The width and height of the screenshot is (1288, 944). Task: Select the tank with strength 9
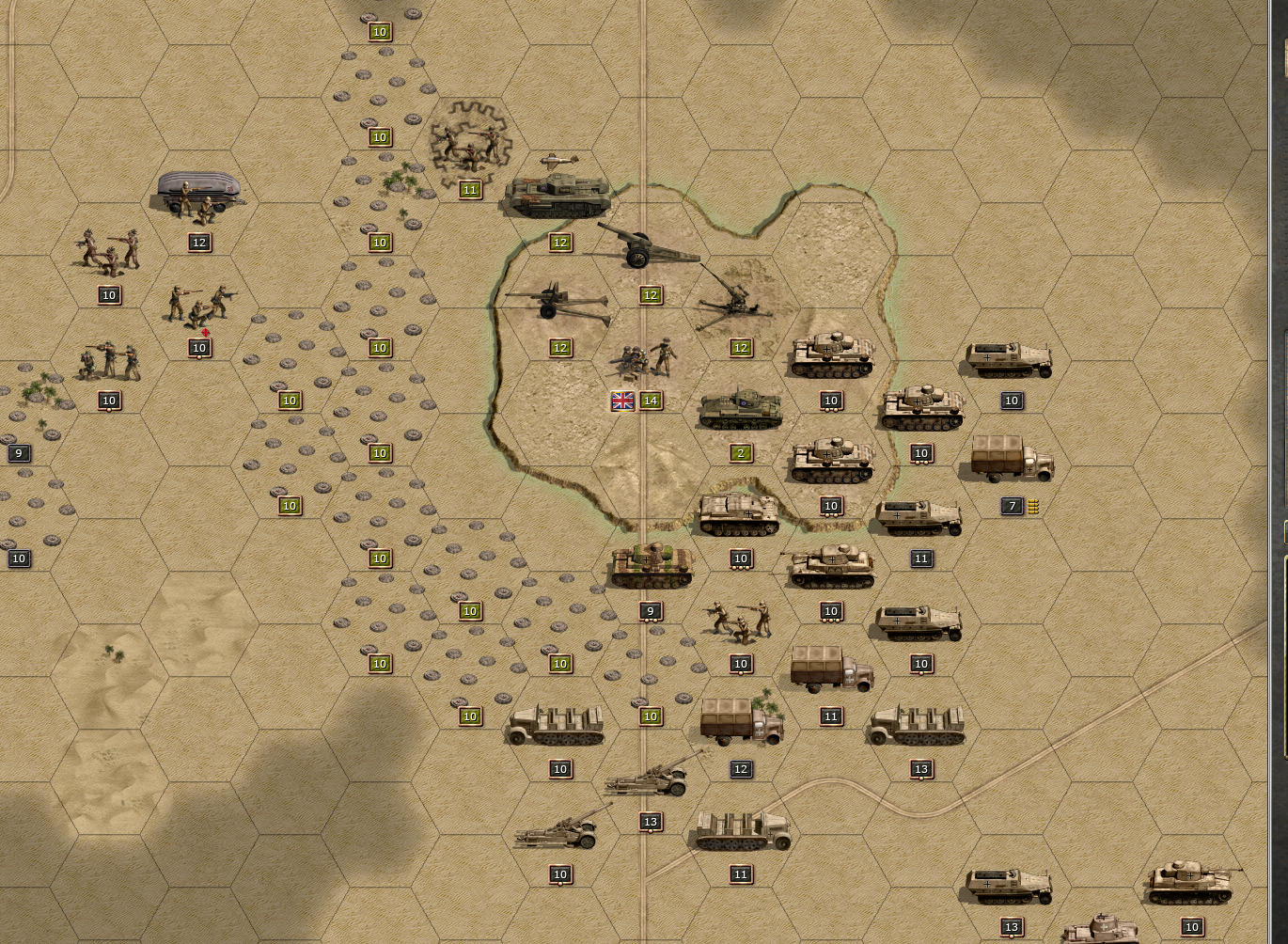point(652,567)
